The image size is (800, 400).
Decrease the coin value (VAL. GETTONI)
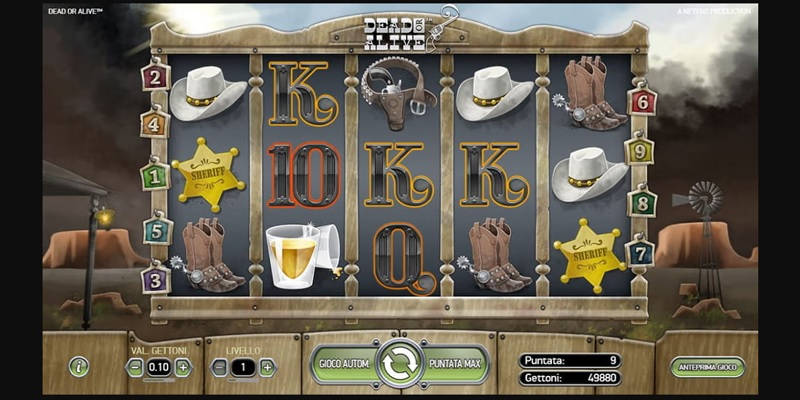point(135,367)
